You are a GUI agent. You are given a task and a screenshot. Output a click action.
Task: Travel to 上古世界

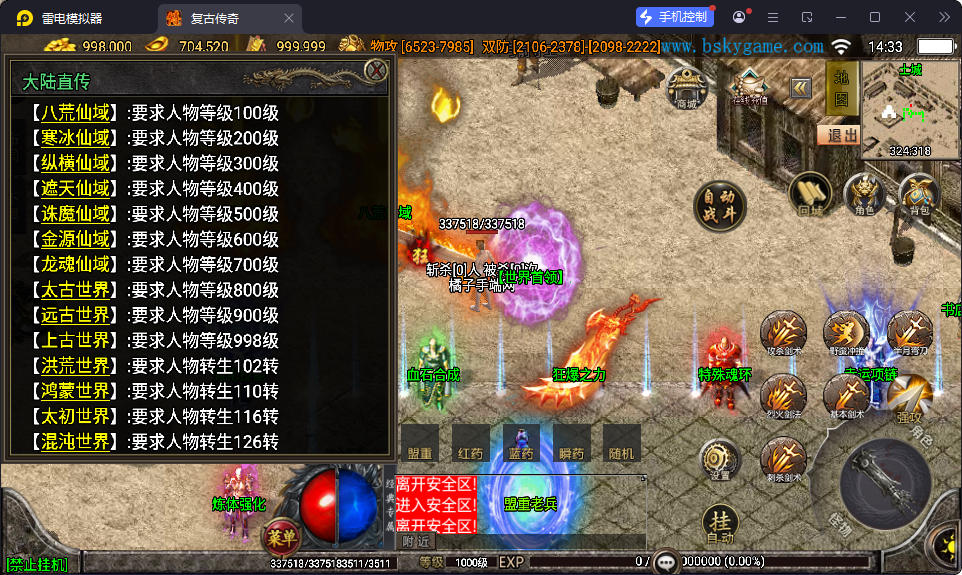point(75,340)
